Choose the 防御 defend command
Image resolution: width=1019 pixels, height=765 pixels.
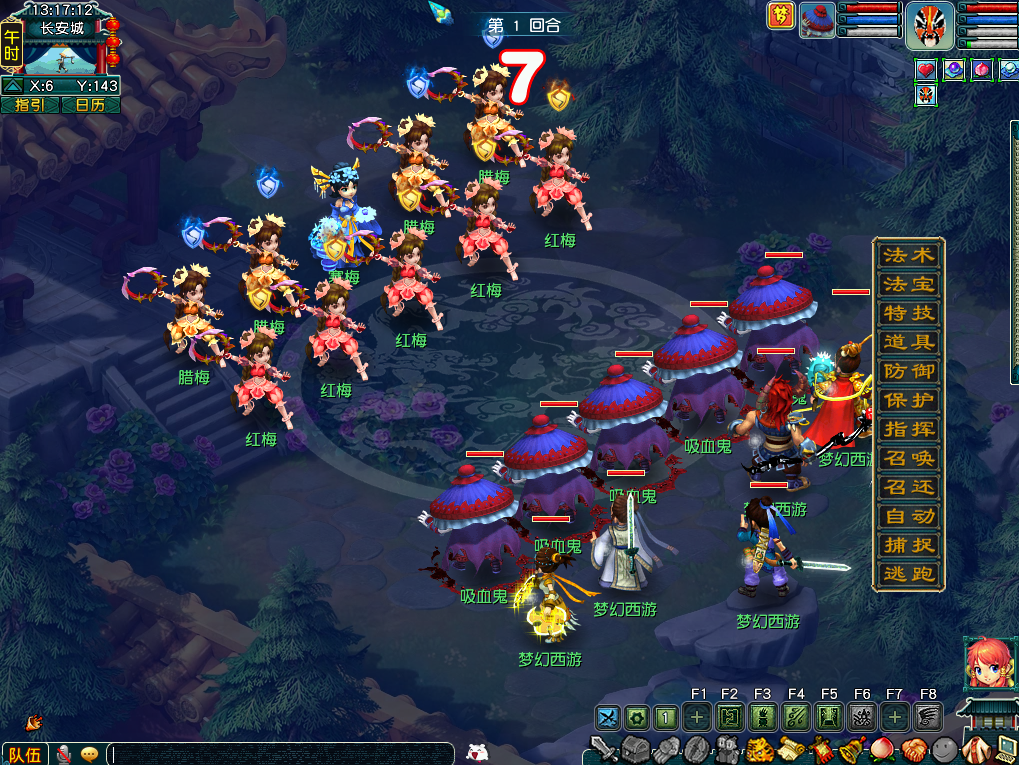point(908,371)
